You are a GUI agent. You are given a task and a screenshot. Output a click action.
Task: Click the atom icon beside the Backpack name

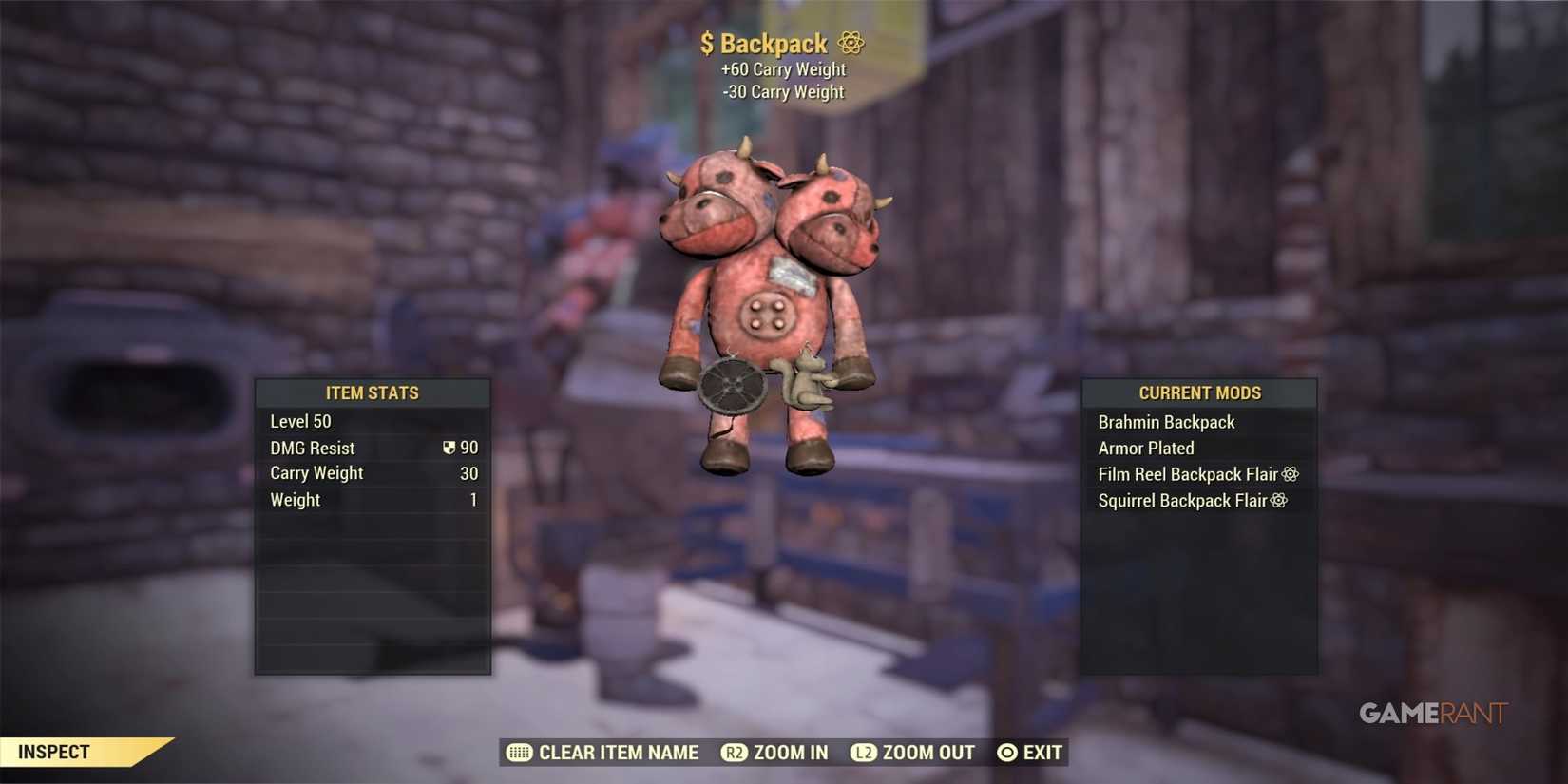click(850, 43)
